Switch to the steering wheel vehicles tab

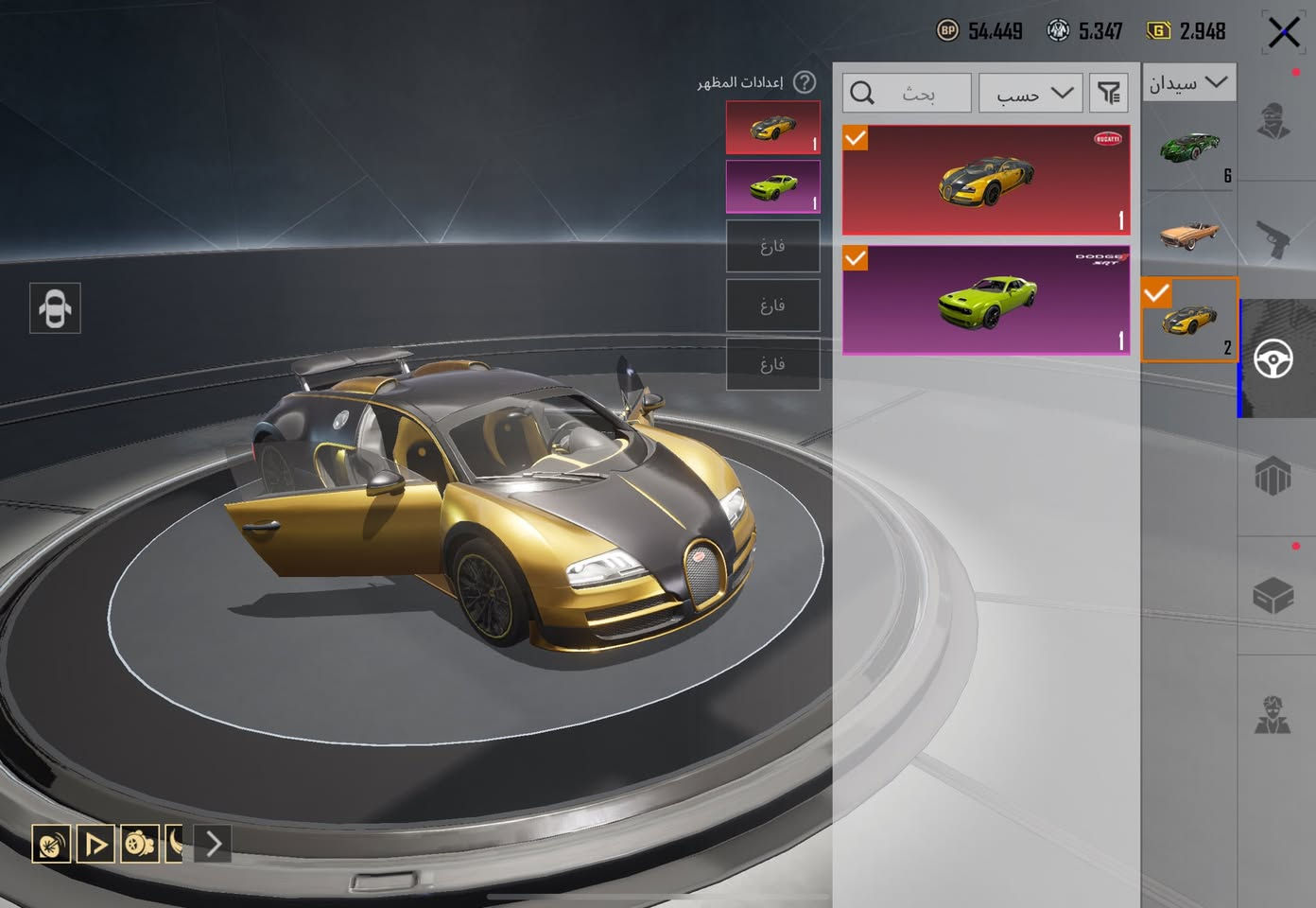click(1273, 358)
